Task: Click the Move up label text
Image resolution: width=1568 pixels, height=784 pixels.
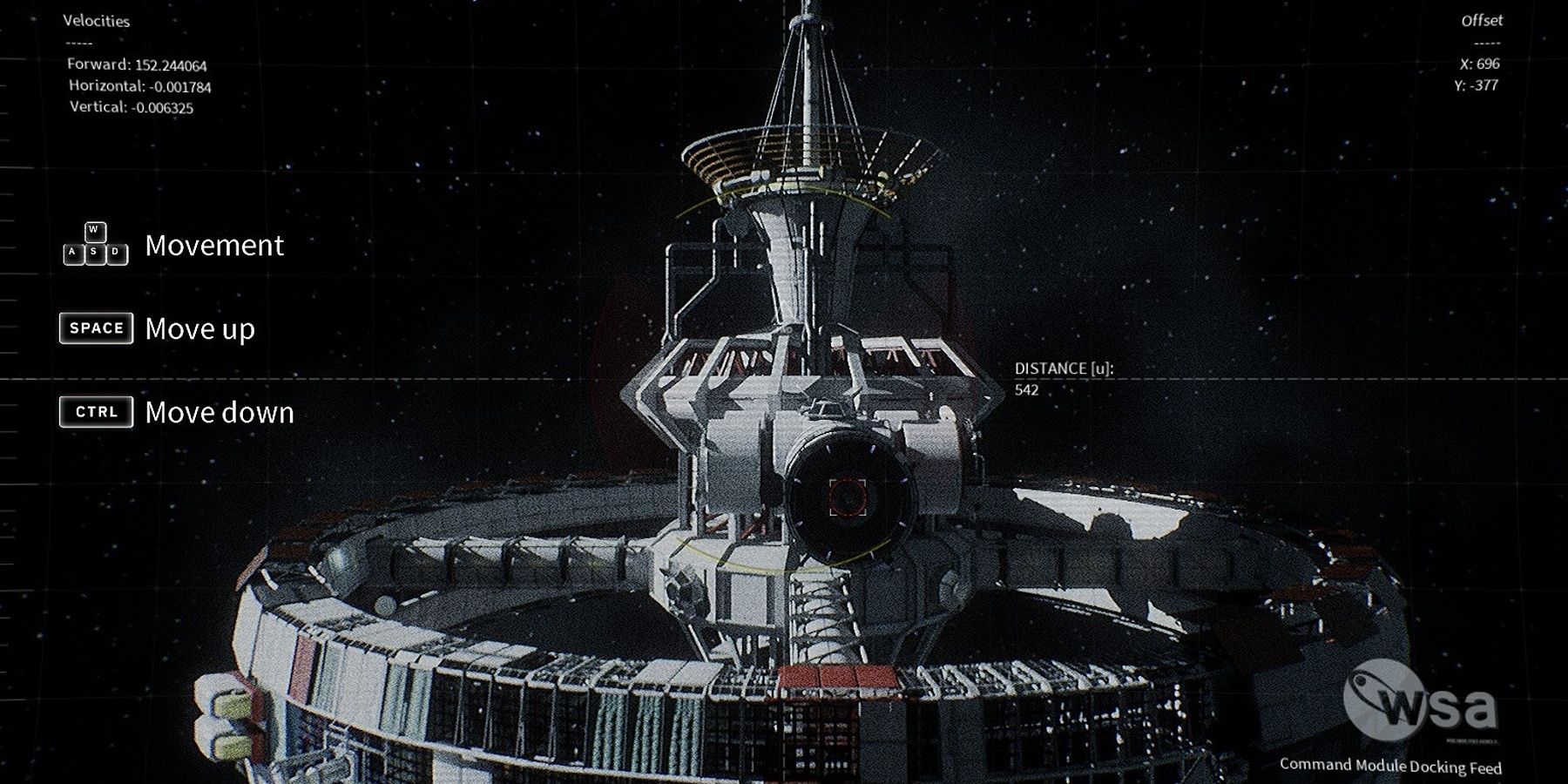Action: tap(199, 329)
